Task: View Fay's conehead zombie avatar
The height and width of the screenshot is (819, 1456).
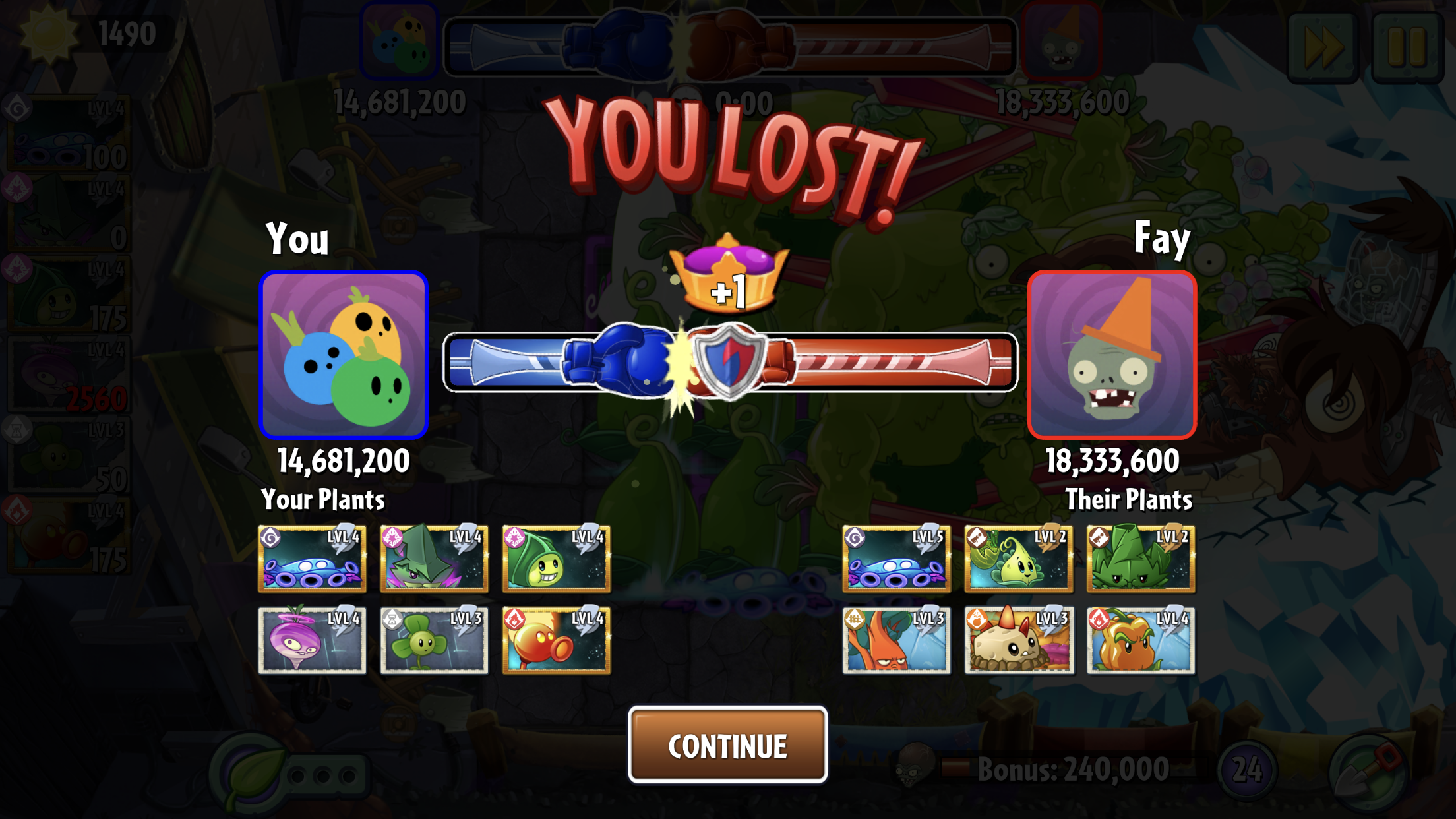Action: [1112, 355]
